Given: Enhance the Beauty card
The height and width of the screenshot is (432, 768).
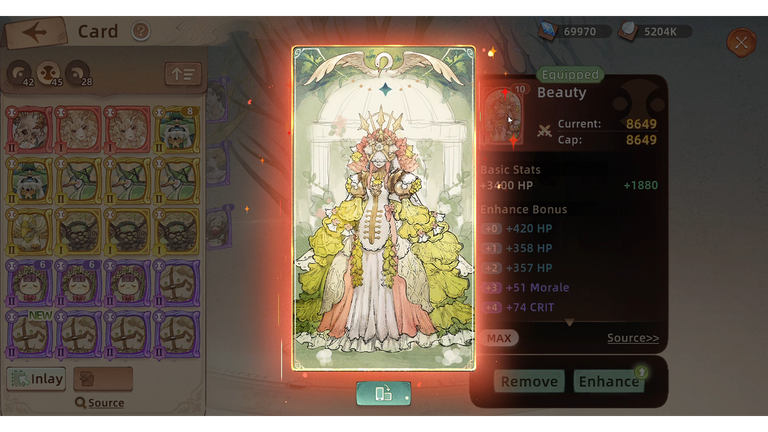Looking at the screenshot, I should click(x=608, y=381).
